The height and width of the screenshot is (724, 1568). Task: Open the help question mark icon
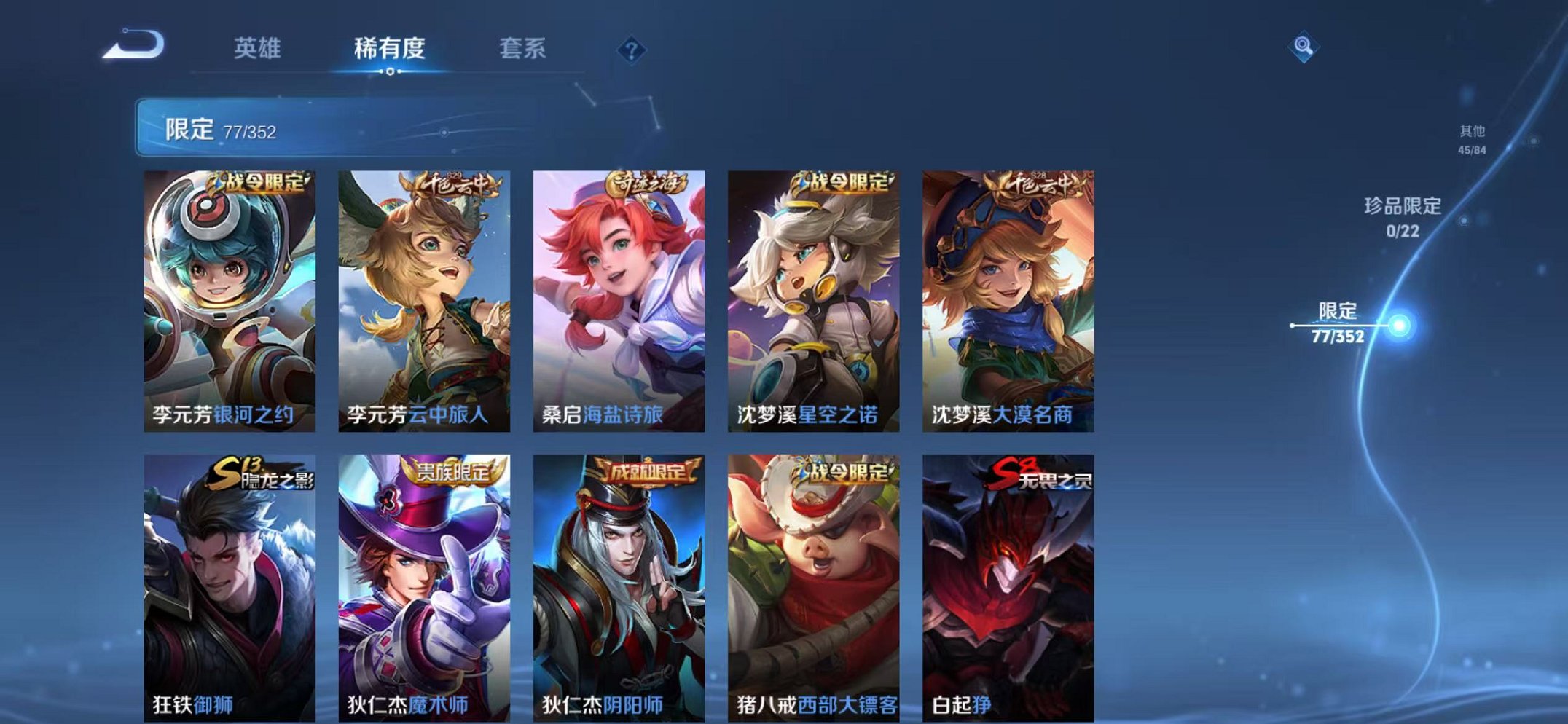(x=633, y=50)
